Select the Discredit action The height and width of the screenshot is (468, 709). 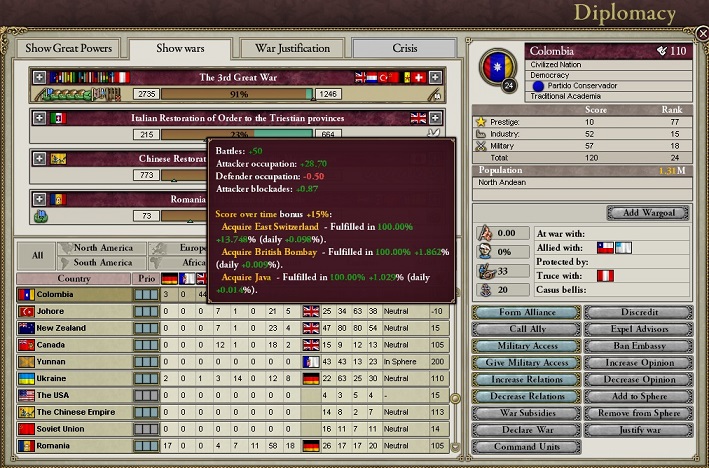click(x=639, y=312)
